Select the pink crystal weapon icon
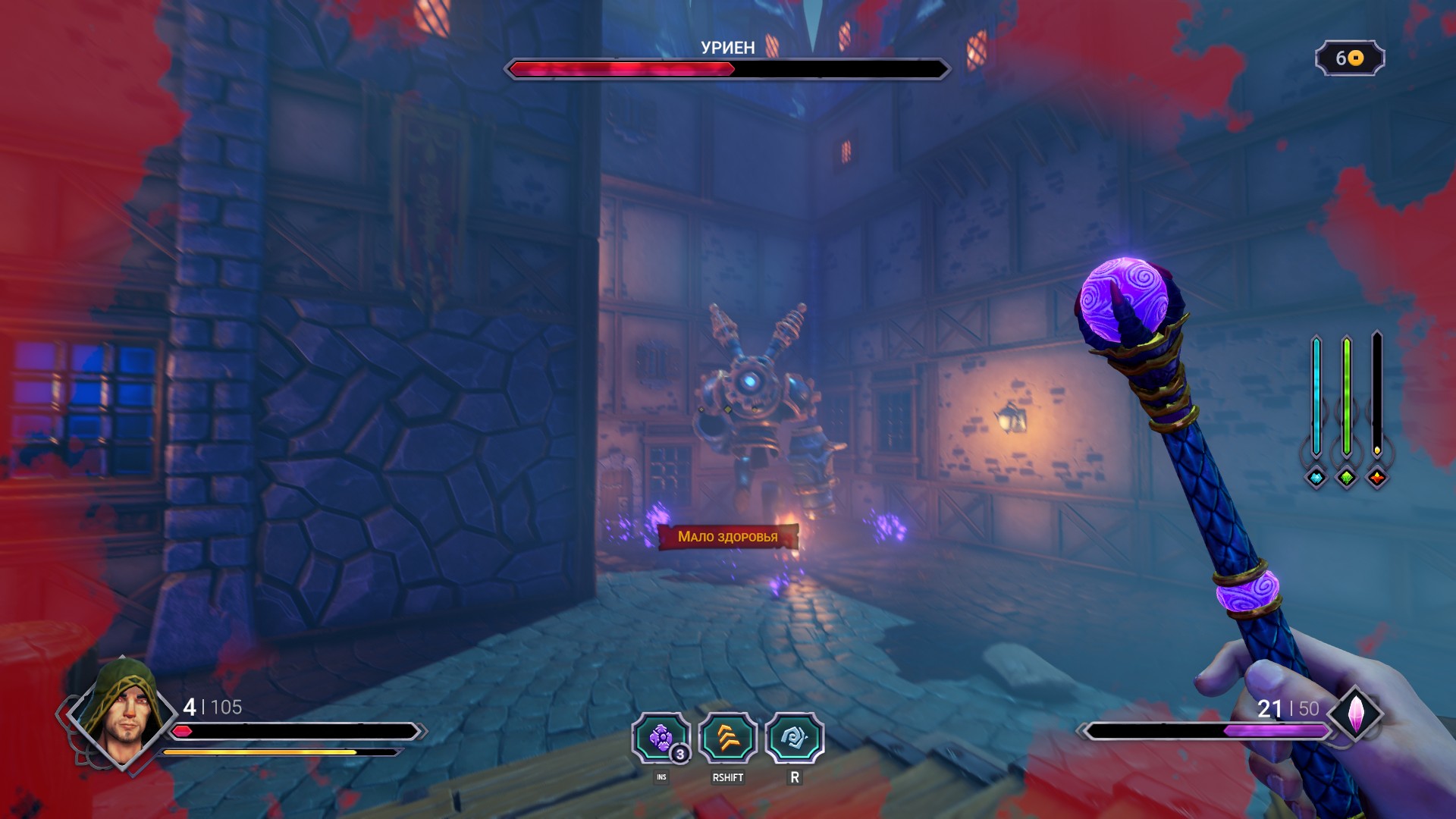Screen dimensions: 1456x819 (1356, 714)
